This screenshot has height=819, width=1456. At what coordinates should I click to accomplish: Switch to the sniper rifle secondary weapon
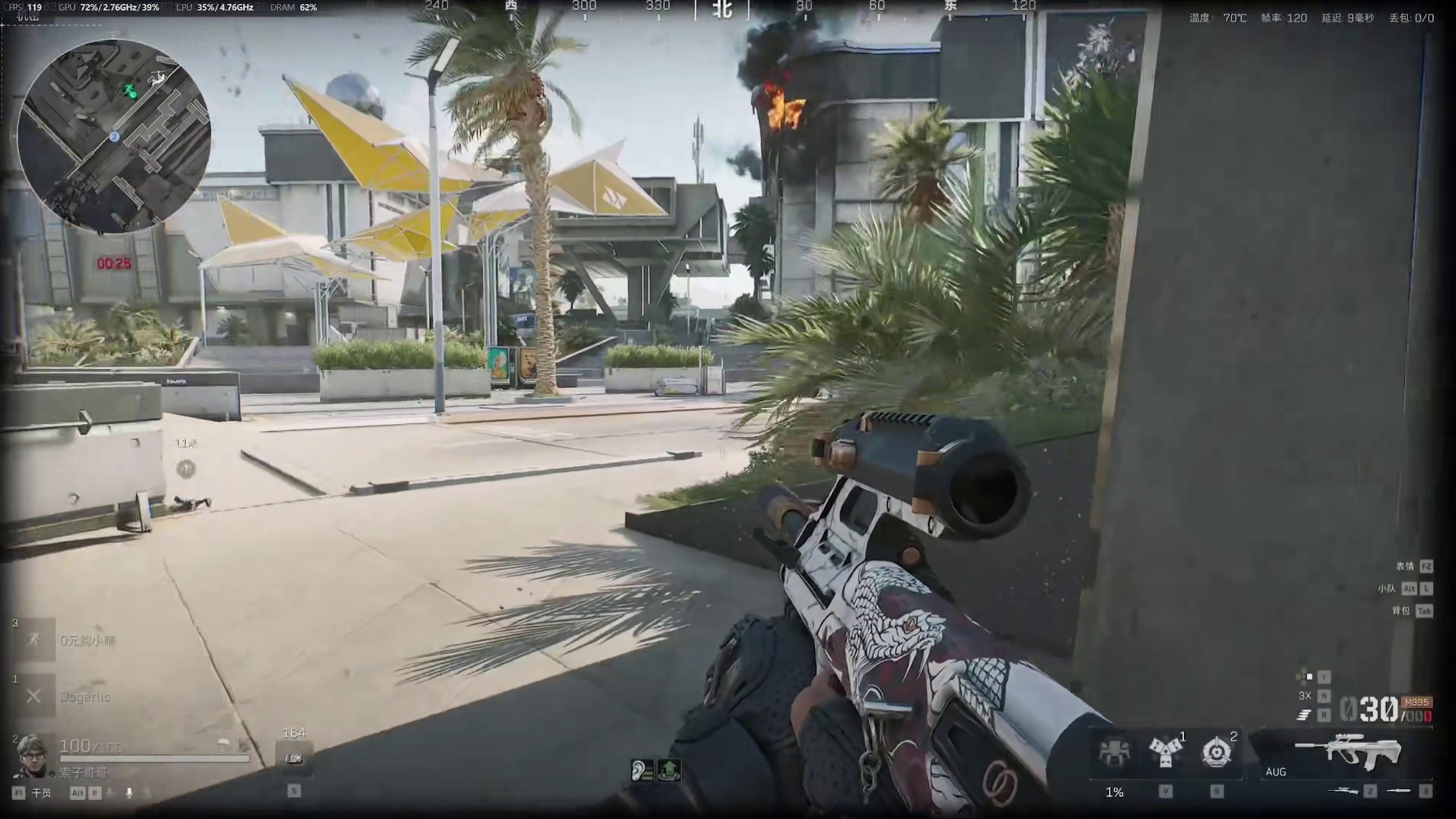pos(1344,791)
